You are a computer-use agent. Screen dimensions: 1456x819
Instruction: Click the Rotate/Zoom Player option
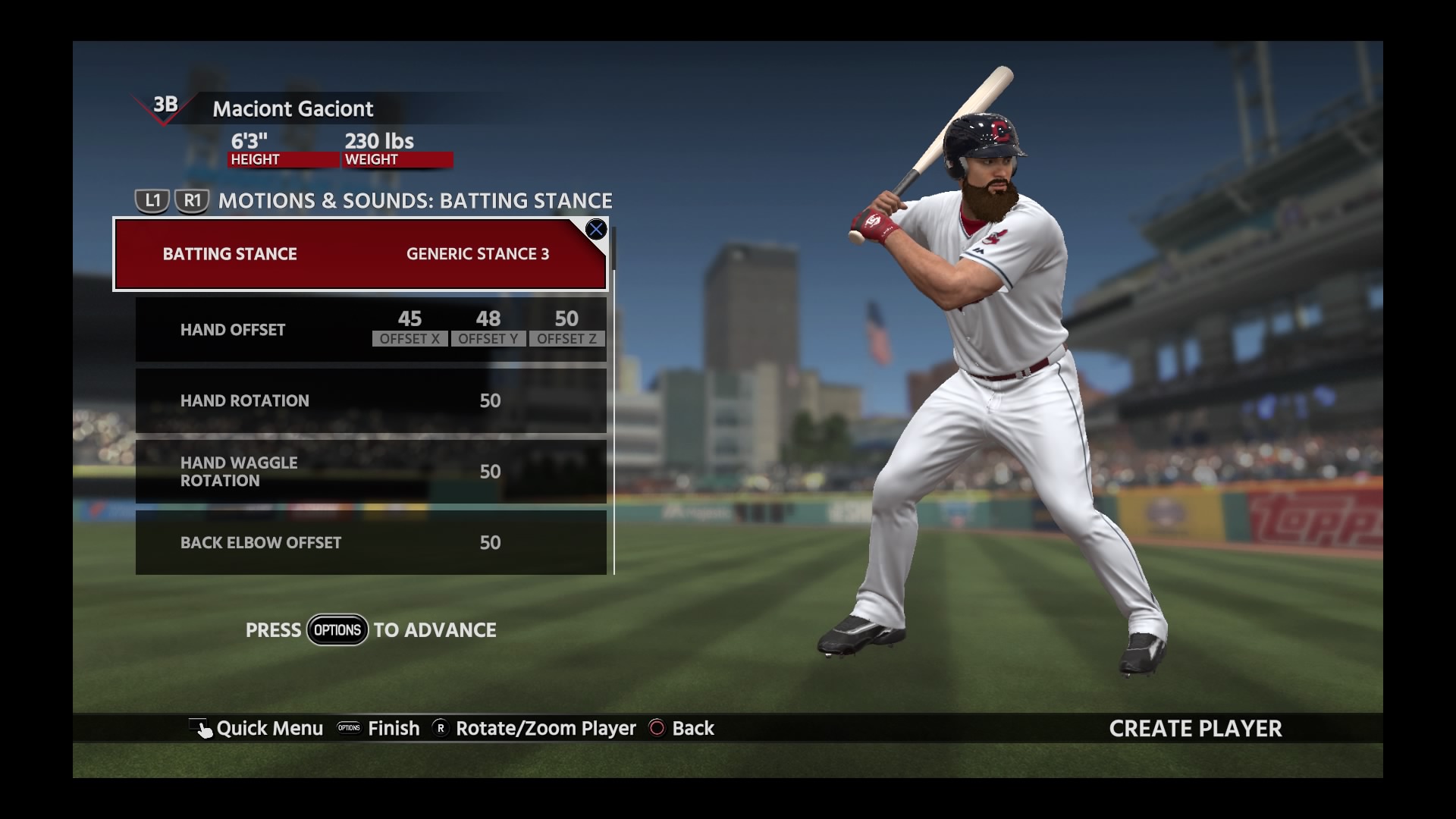tap(535, 729)
